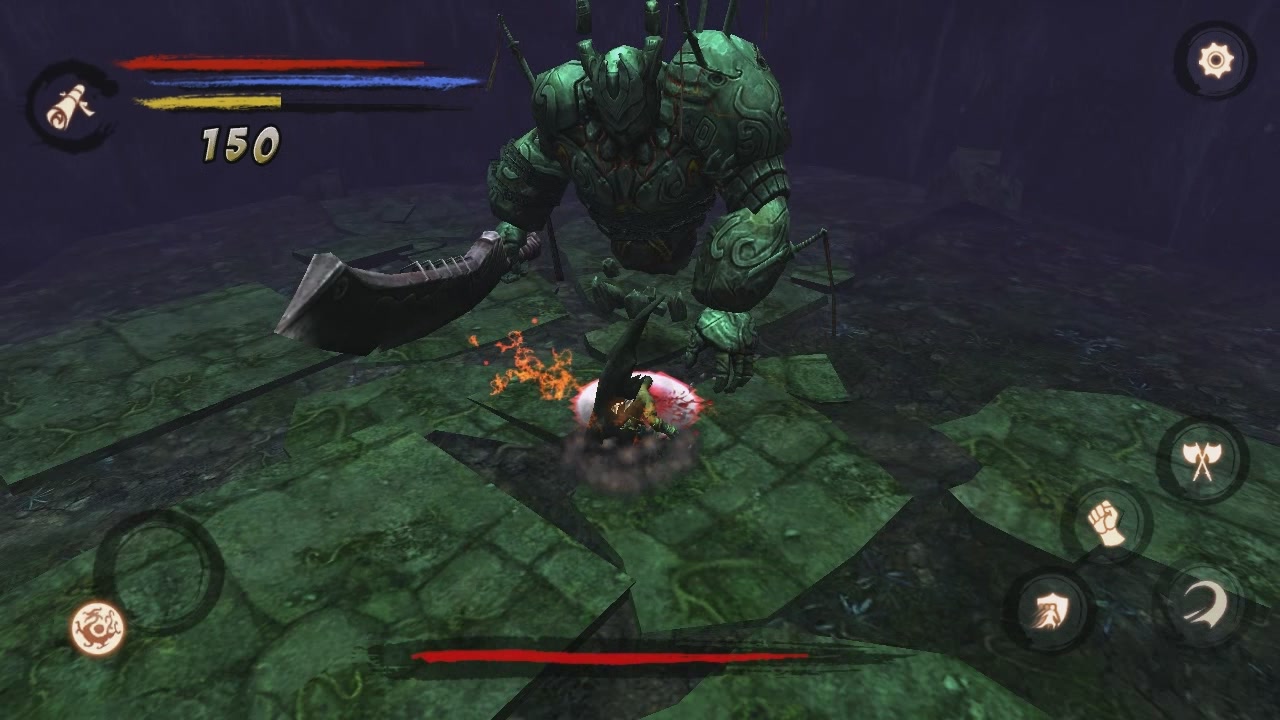The height and width of the screenshot is (720, 1280).
Task: Activate the orange dragon emblem skill
Action: pyautogui.click(x=98, y=628)
